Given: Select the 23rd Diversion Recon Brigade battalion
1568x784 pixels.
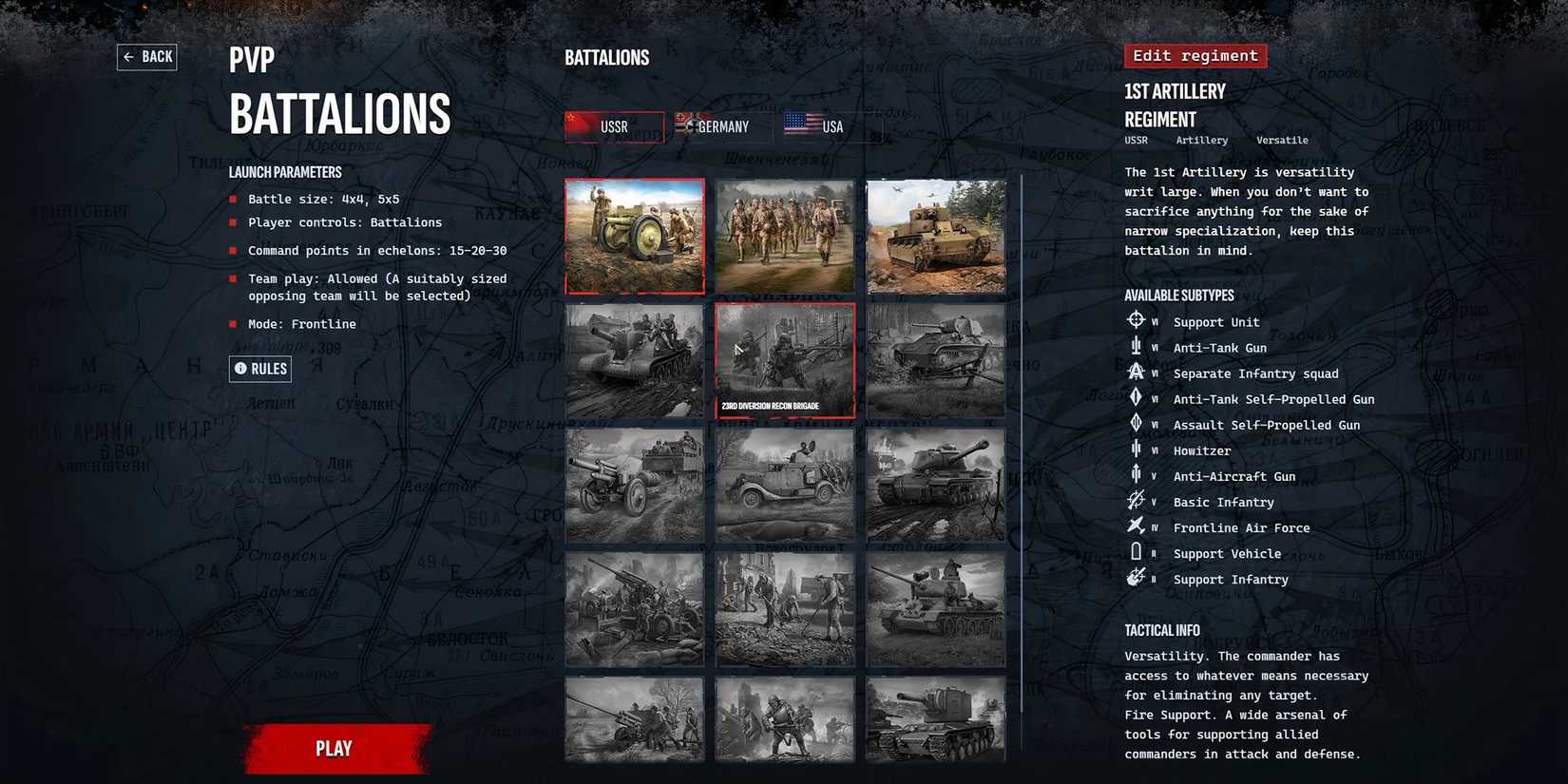Looking at the screenshot, I should pyautogui.click(x=785, y=361).
